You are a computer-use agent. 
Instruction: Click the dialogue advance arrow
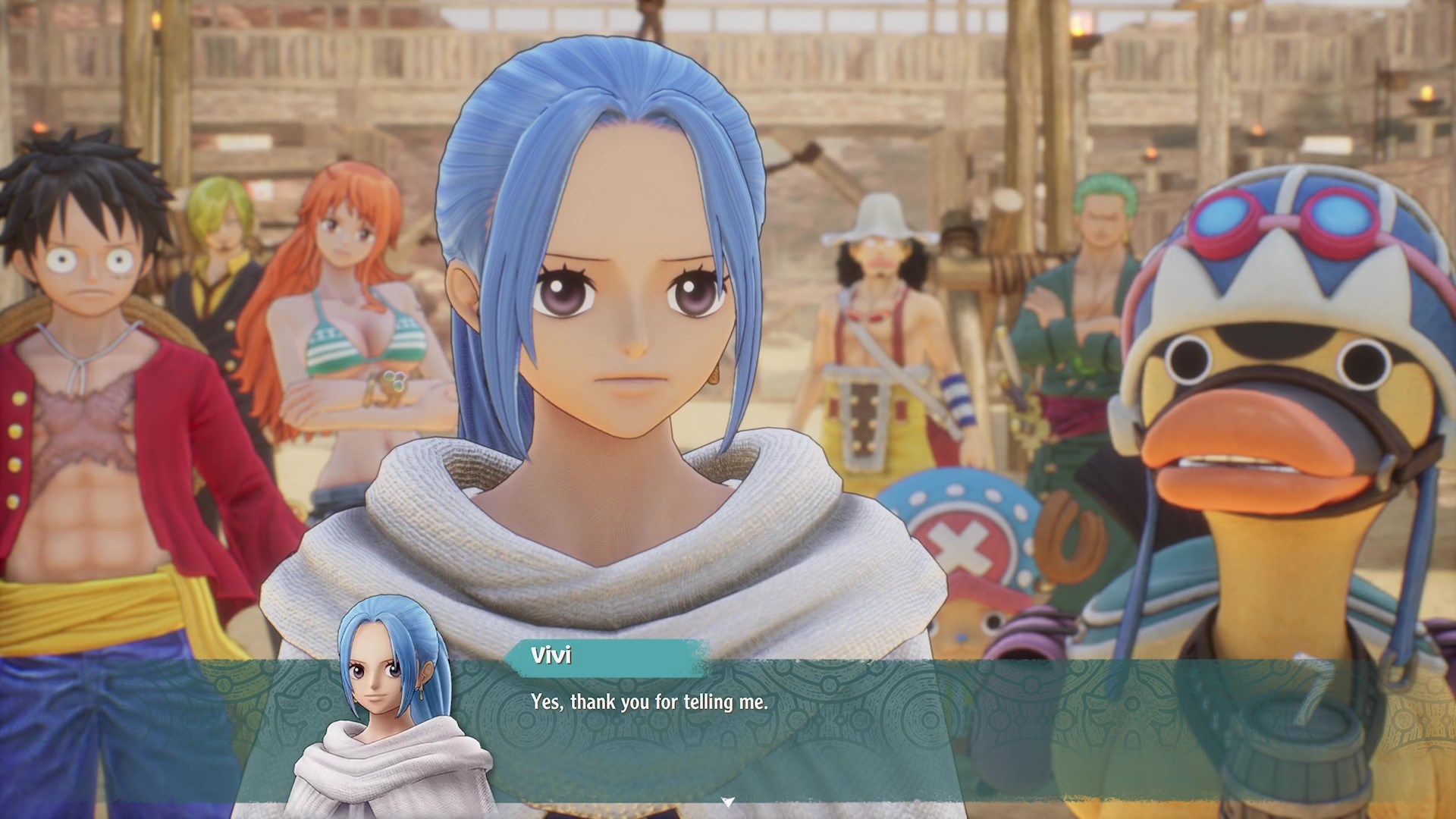[728, 798]
